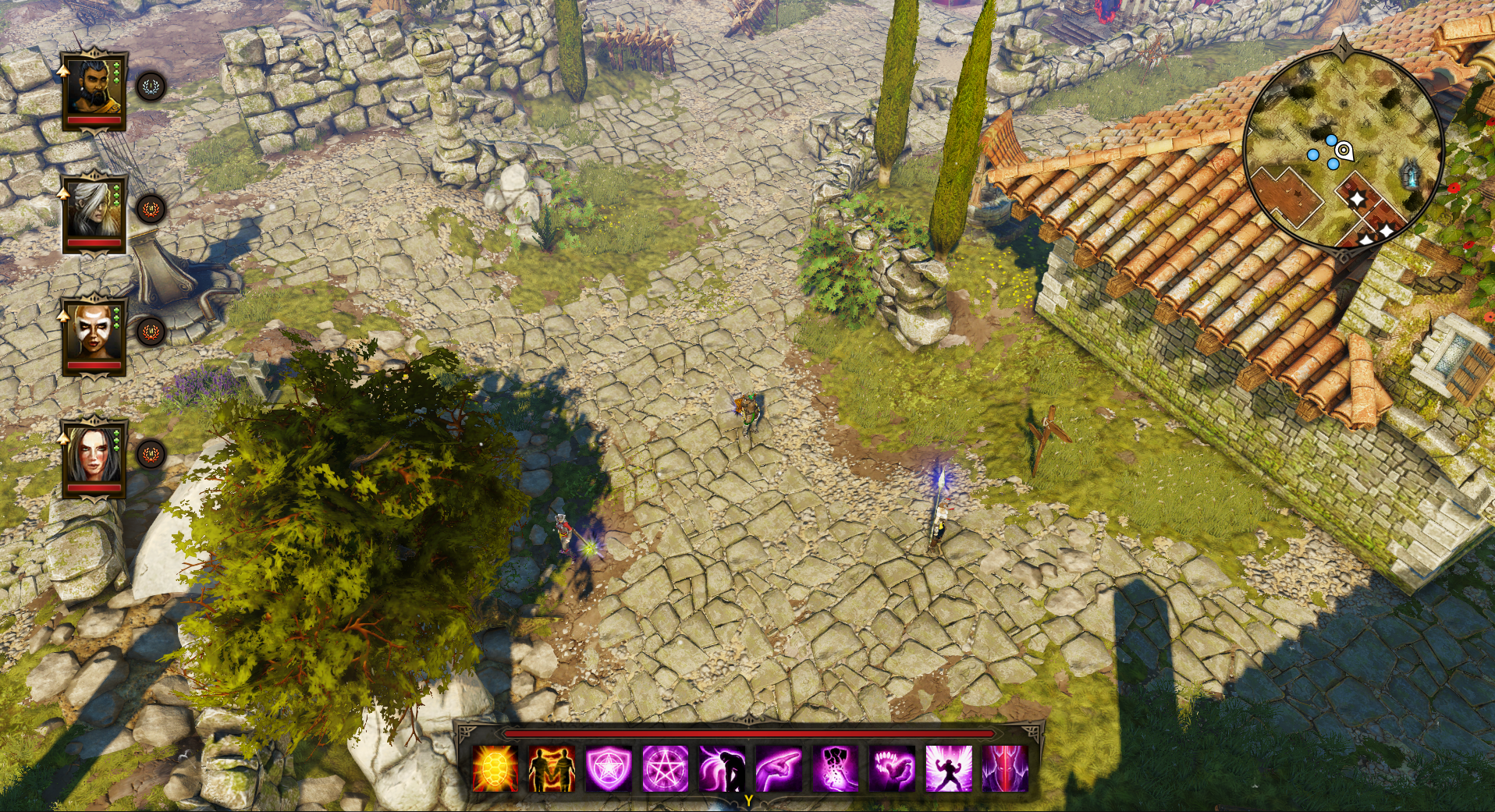Viewport: 1495px width, 812px height.
Task: Select the crumbling fist skill
Action: pos(835,768)
